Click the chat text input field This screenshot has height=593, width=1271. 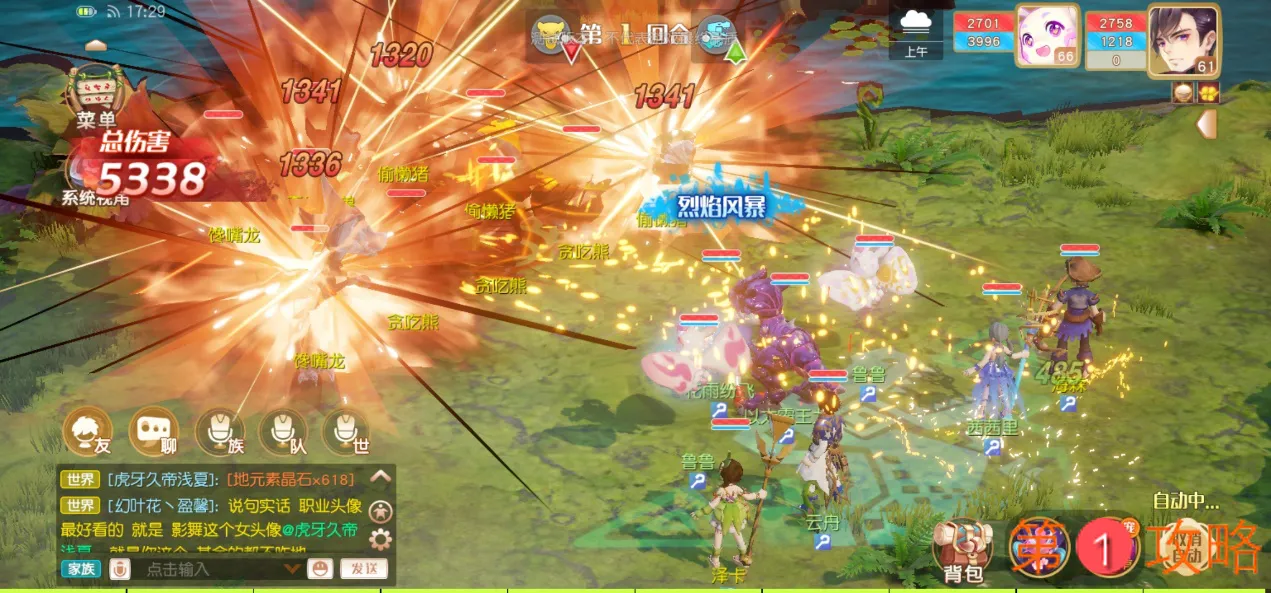click(x=210, y=569)
